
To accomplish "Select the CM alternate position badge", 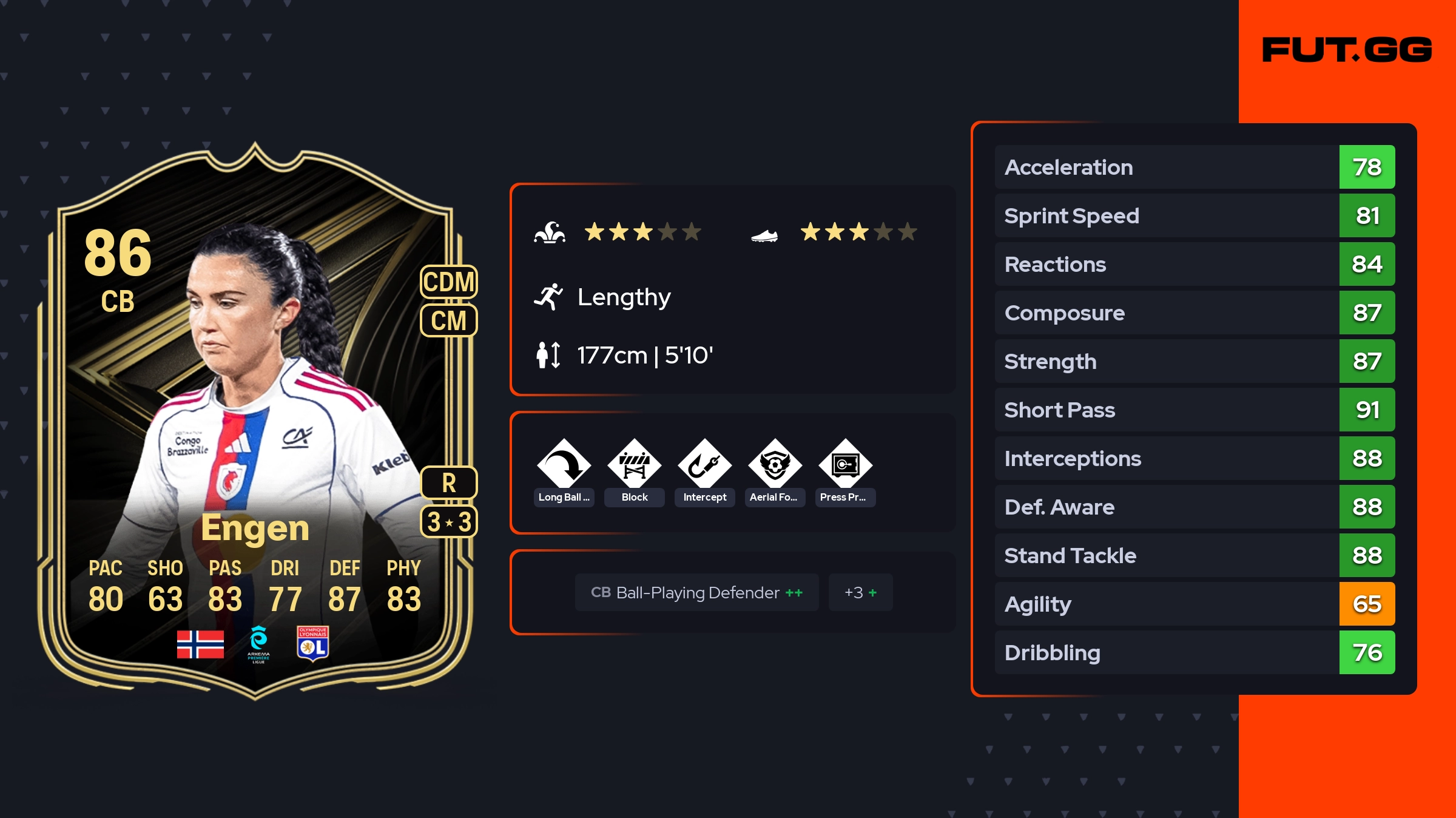I will [449, 320].
